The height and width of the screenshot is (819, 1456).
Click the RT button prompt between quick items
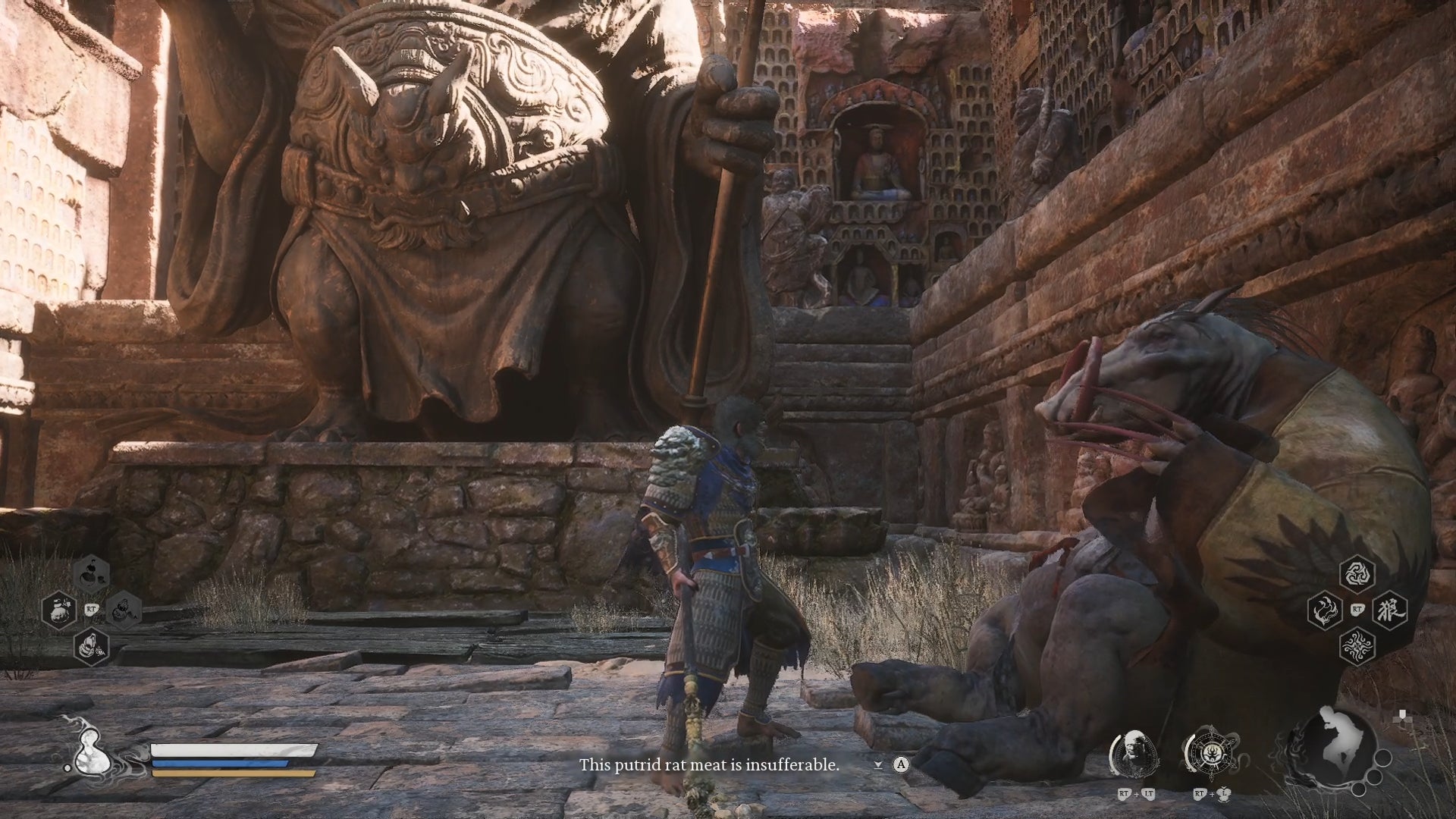90,609
